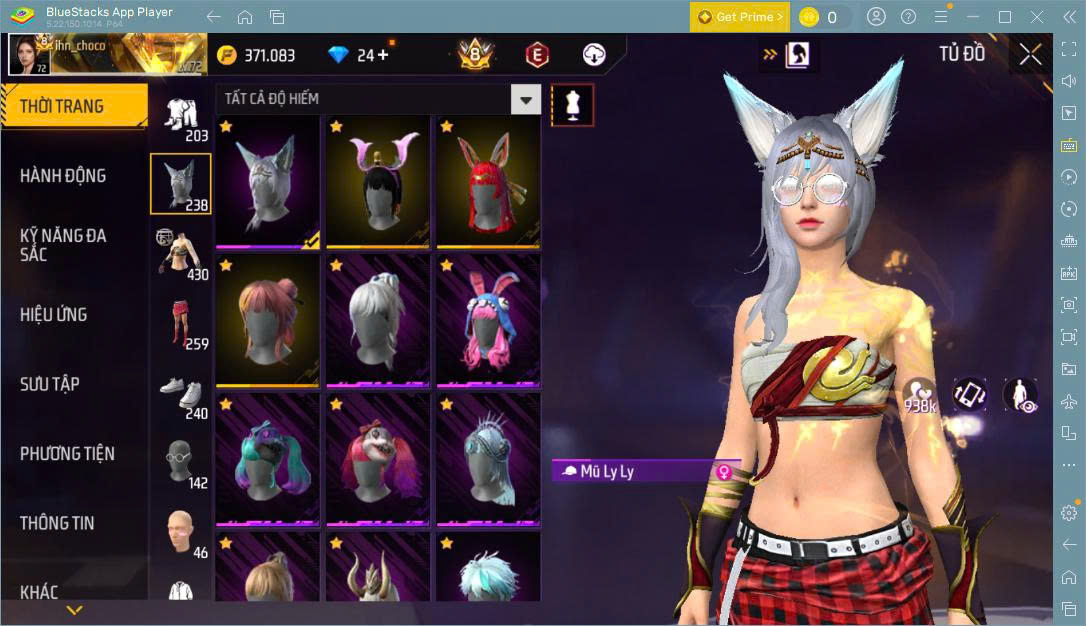The height and width of the screenshot is (626, 1086).
Task: Close the wardrobe with the X button
Action: point(1030,55)
